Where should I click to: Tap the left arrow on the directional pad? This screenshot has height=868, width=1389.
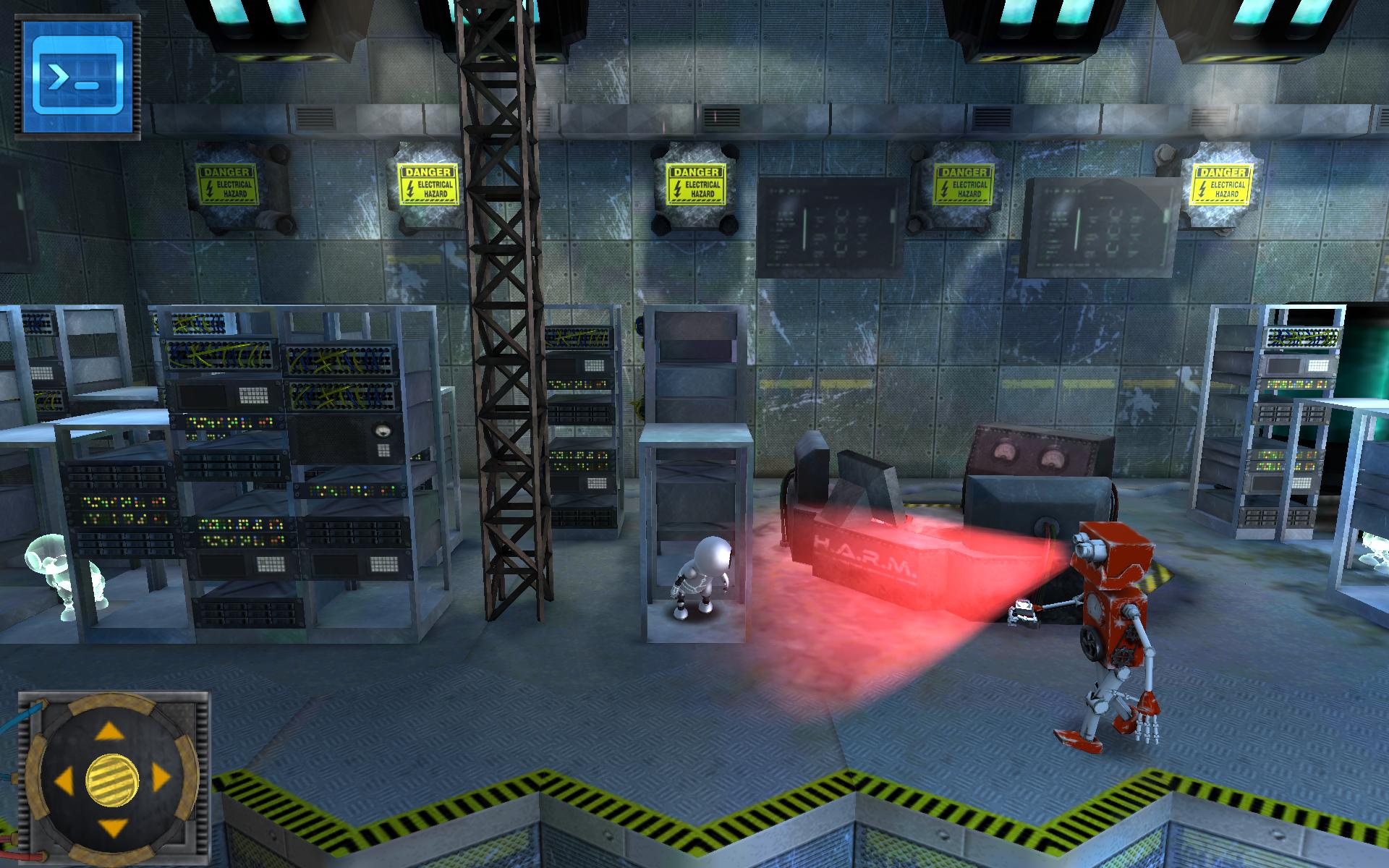click(64, 780)
